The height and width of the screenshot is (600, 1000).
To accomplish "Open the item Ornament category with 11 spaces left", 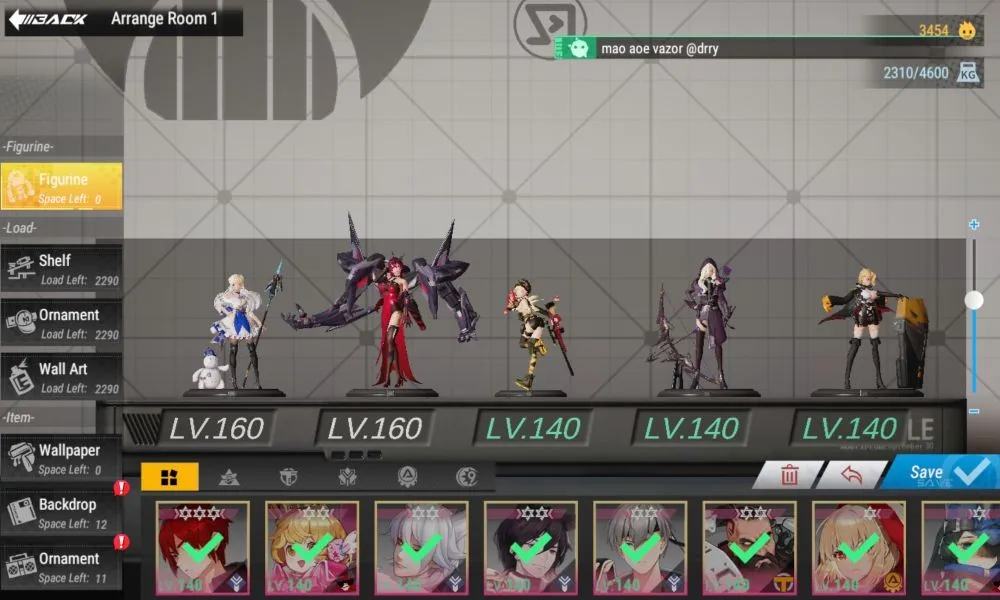I will [x=62, y=566].
